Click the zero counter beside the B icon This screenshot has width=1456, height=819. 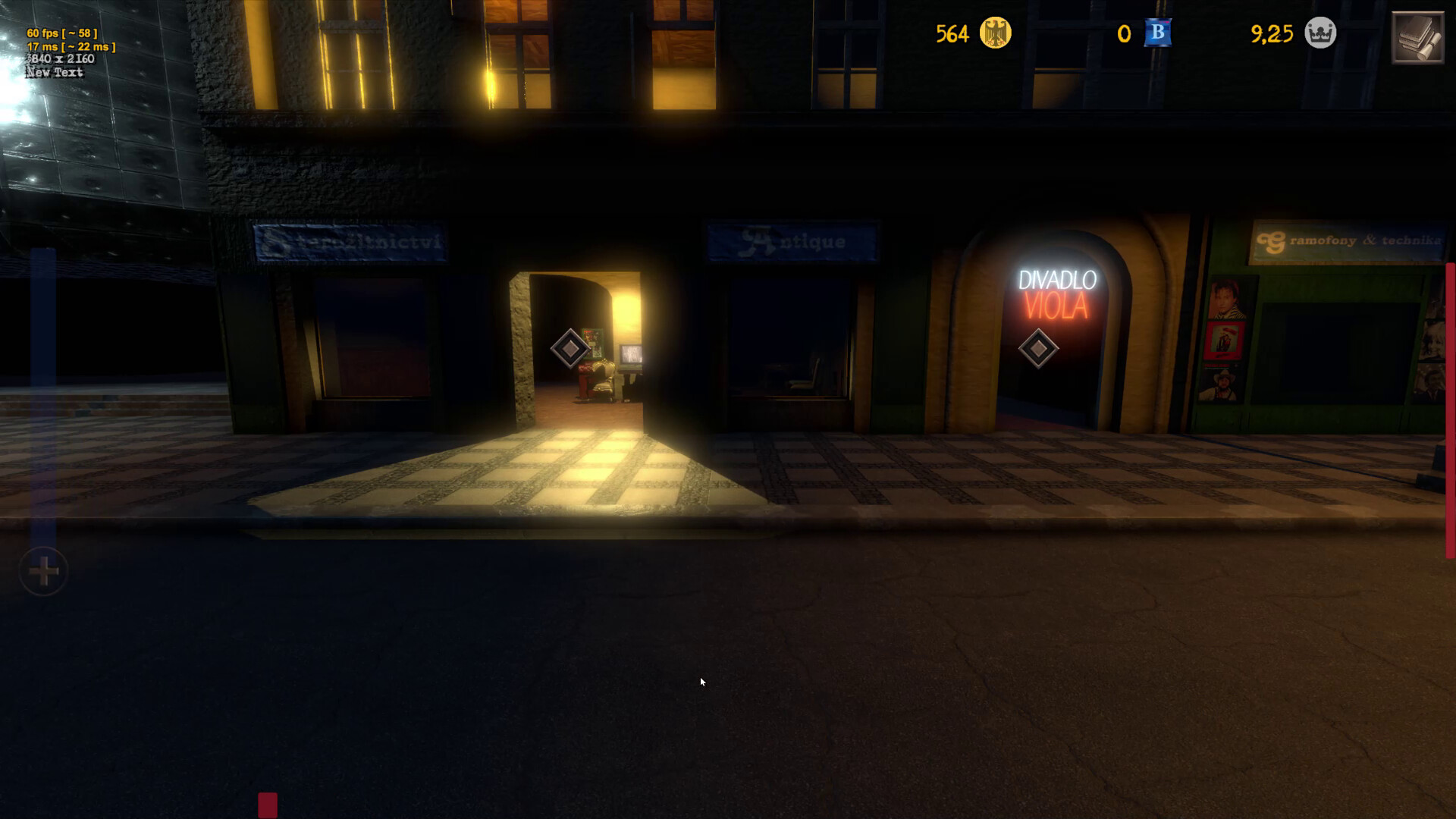click(1124, 34)
